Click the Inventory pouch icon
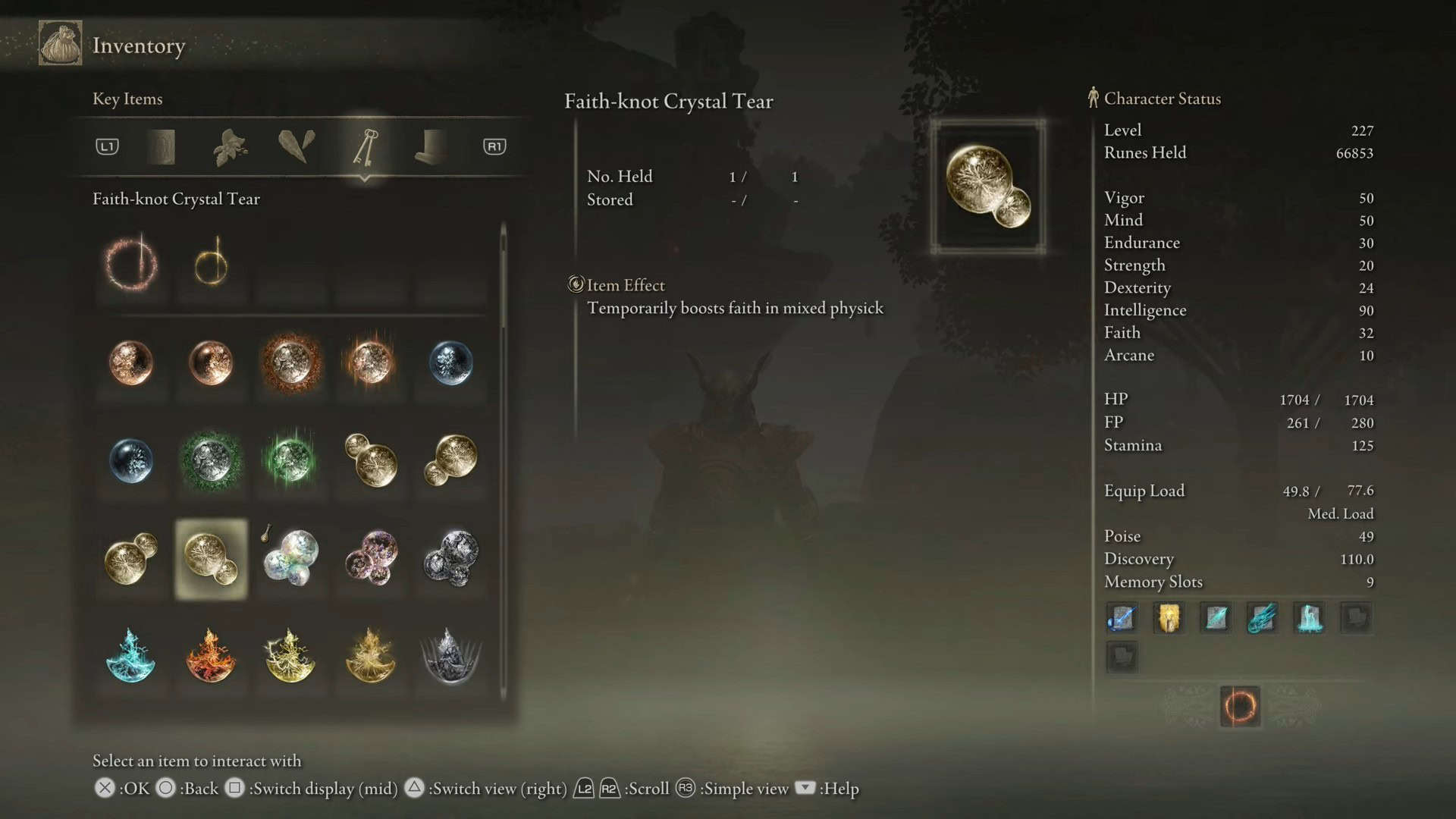The image size is (1456, 819). 61,44
